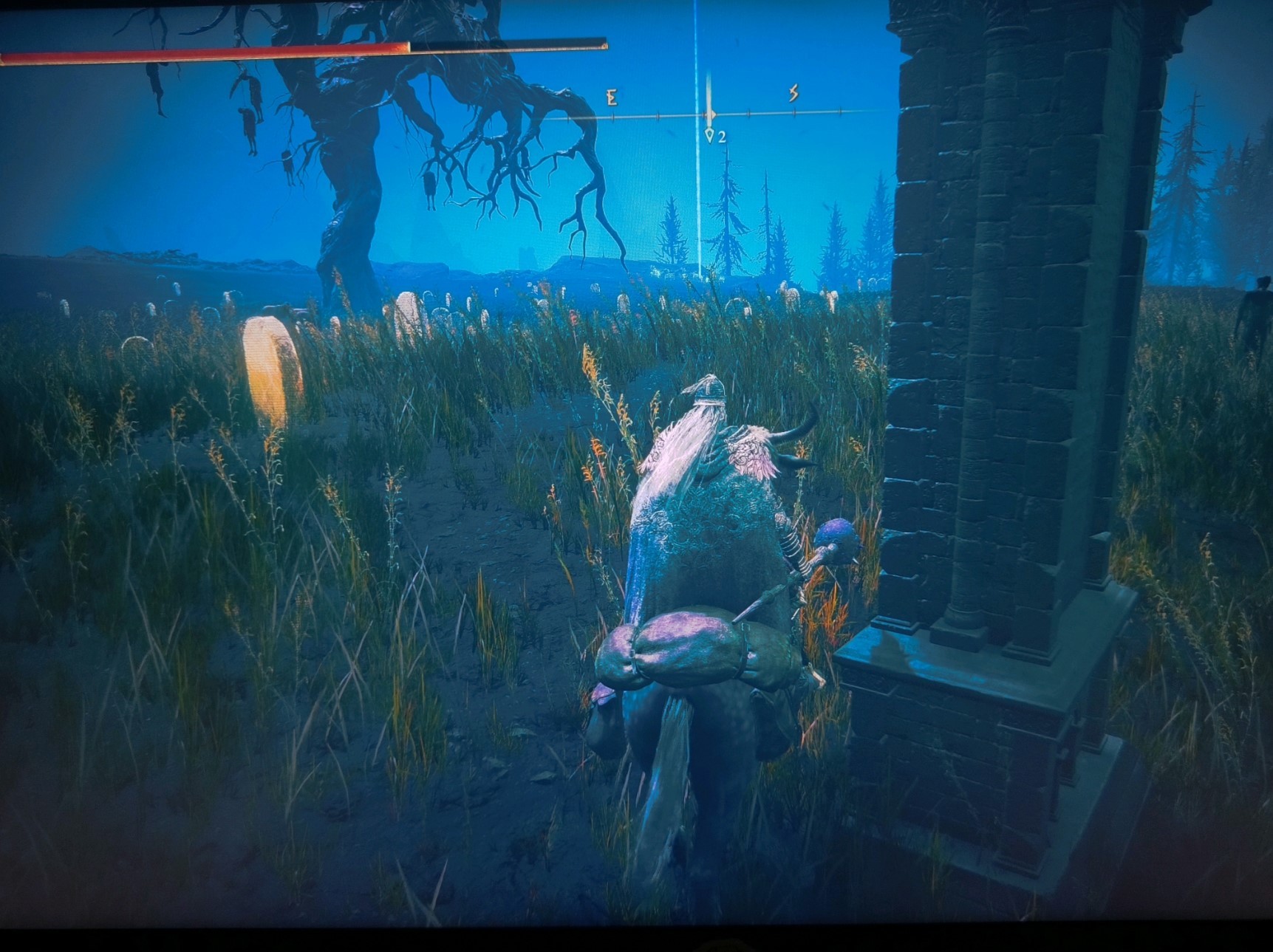Click the East letter on the compass bar
Viewport: 1273px width, 952px height.
612,97
